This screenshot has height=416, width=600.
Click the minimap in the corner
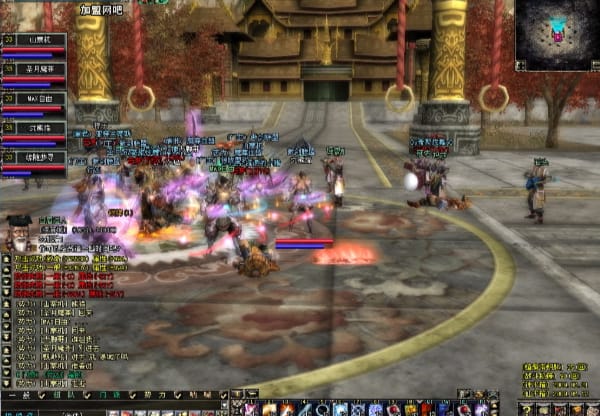click(557, 34)
